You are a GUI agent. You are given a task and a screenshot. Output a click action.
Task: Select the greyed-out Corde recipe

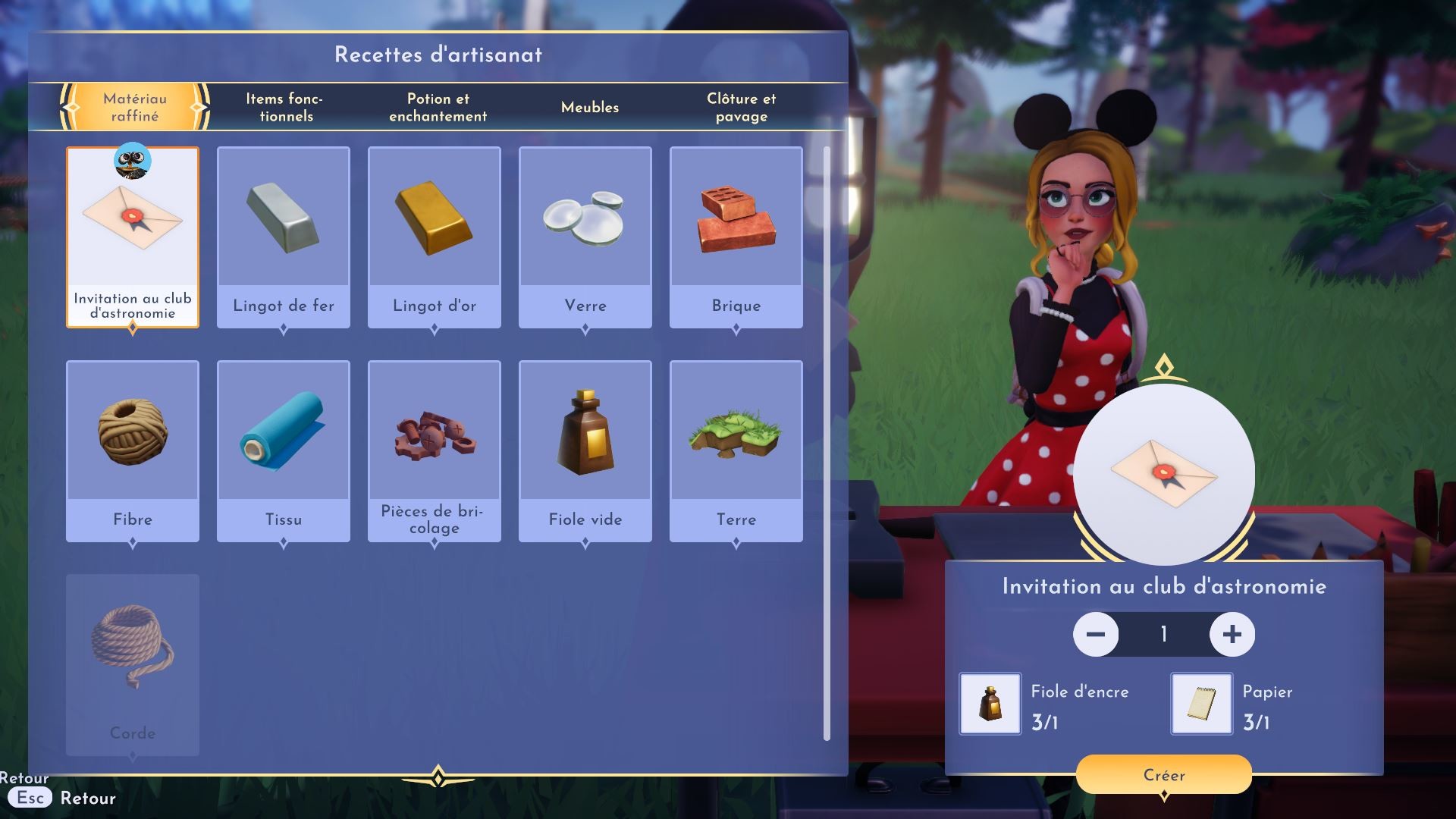coord(133,664)
